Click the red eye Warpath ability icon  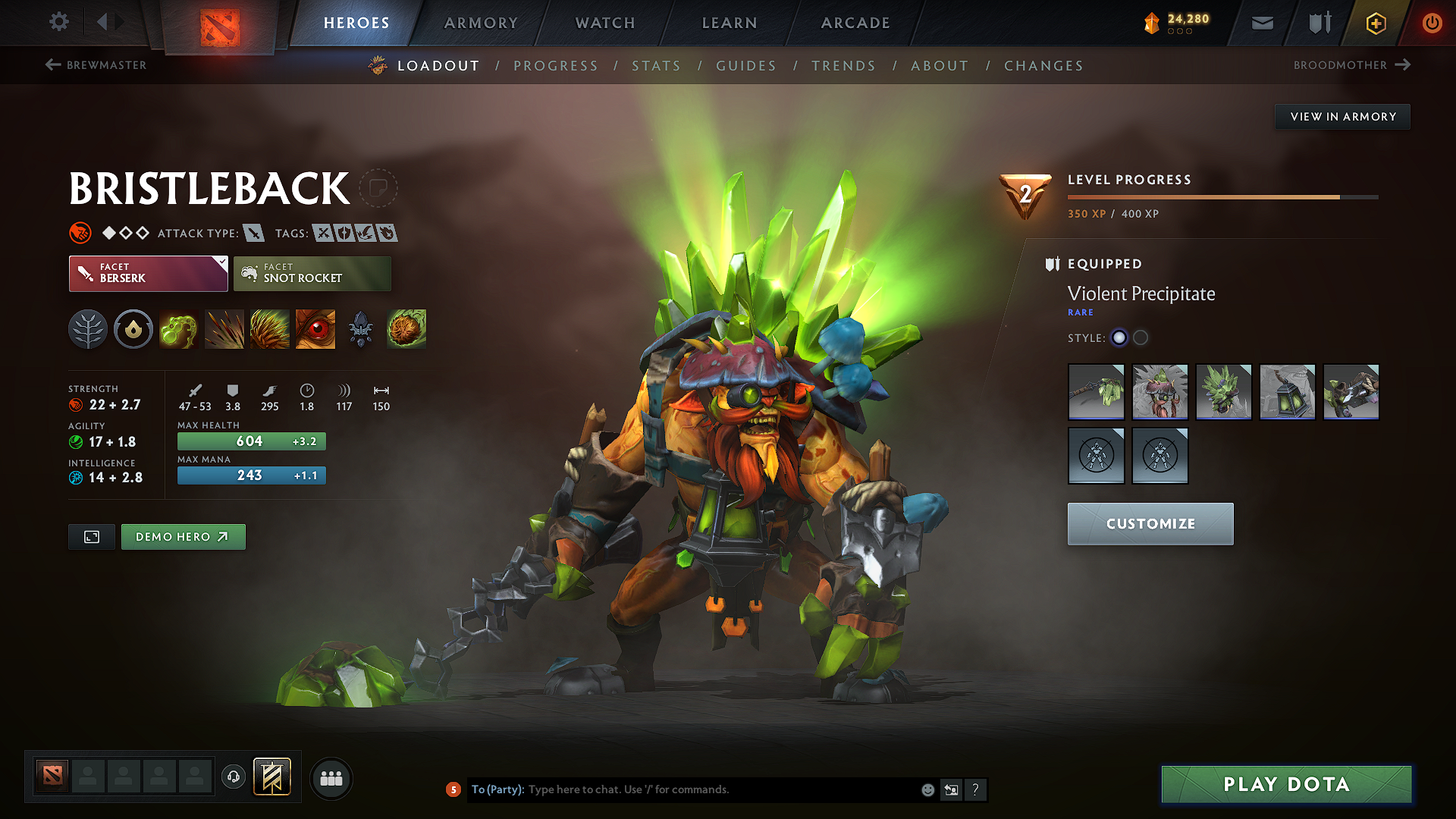click(x=315, y=328)
